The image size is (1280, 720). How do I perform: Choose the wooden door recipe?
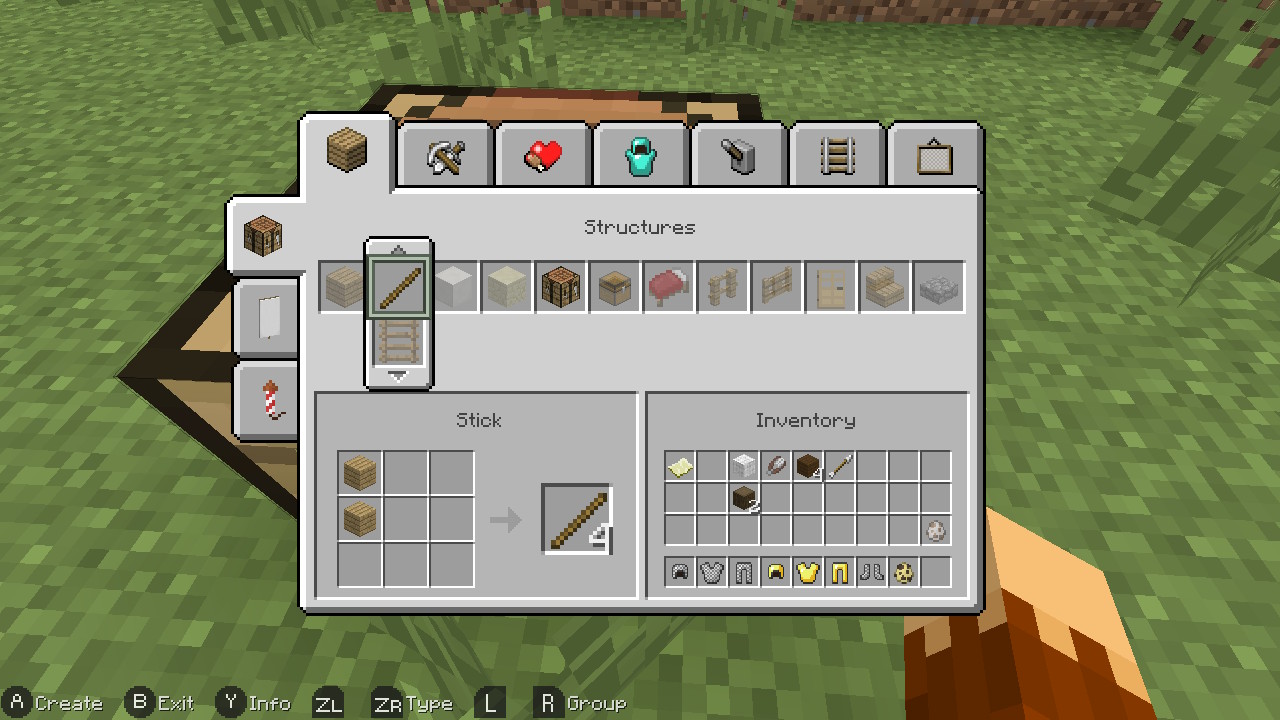[x=831, y=288]
